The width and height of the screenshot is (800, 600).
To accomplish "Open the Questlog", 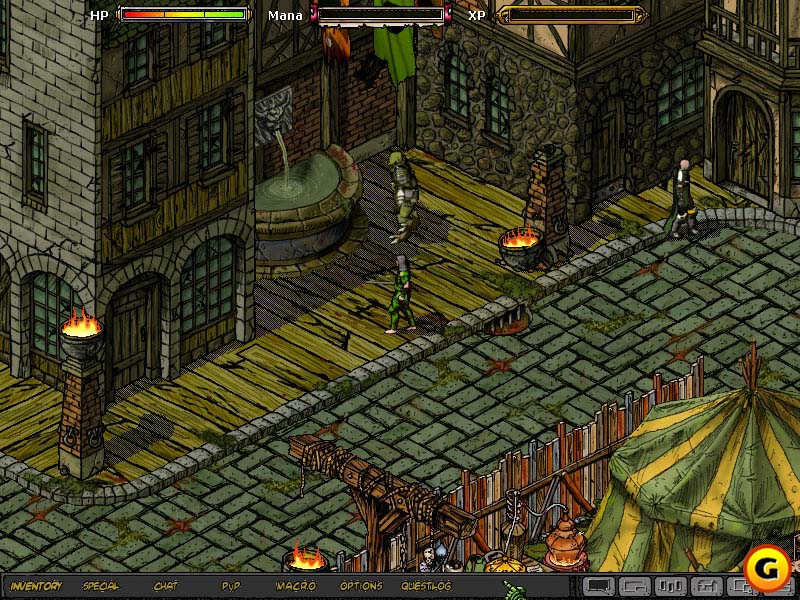I will click(426, 586).
